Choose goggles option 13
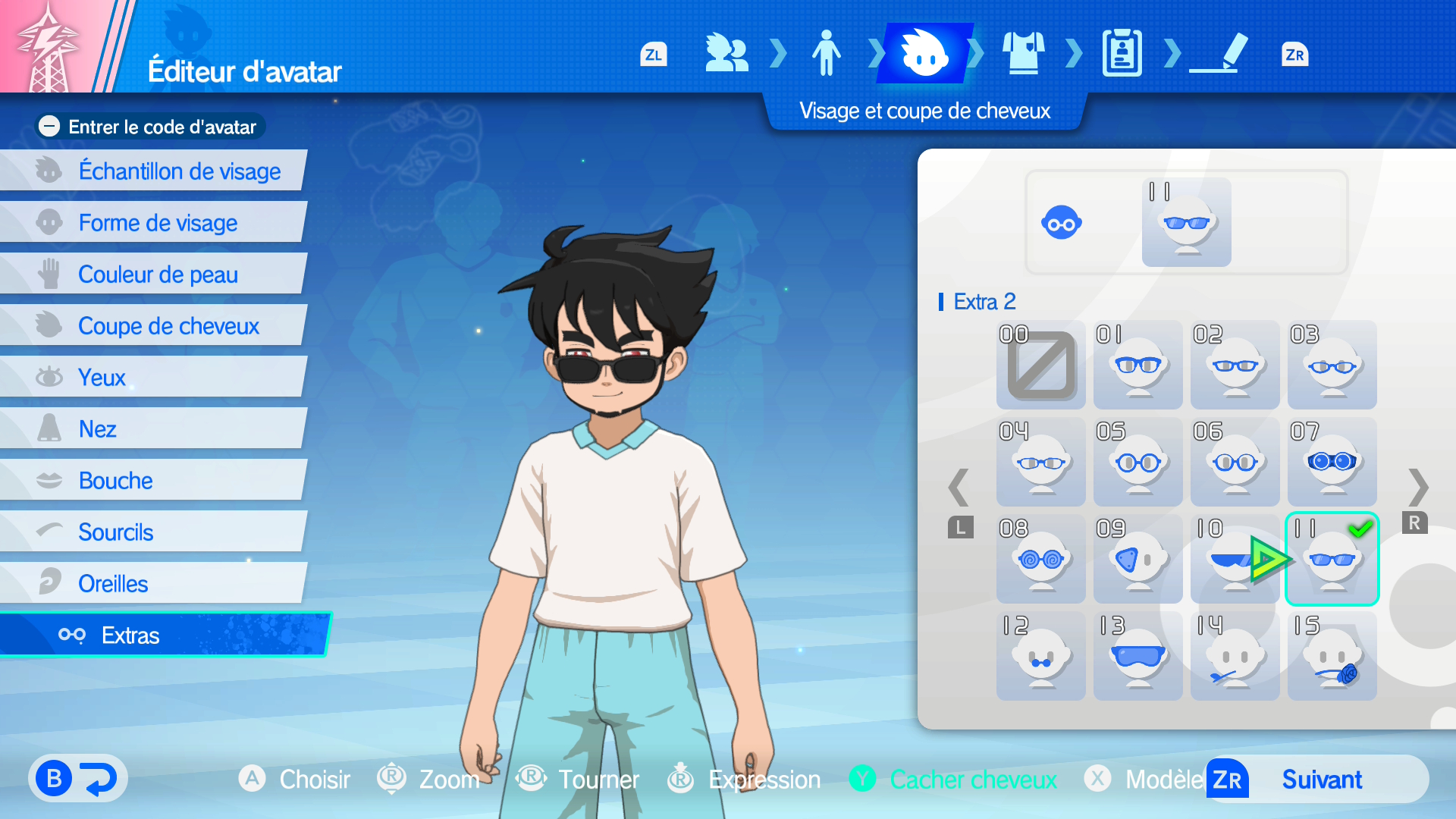 point(1137,657)
